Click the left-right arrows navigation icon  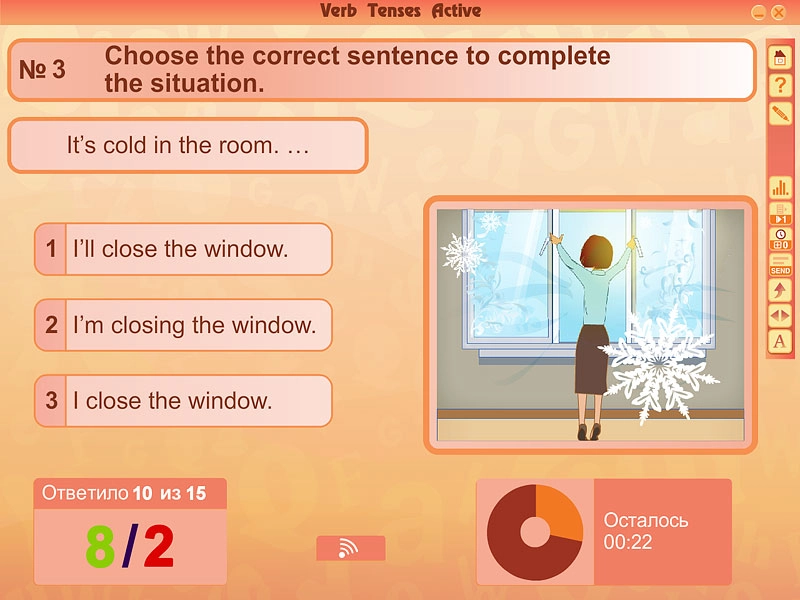tap(780, 315)
